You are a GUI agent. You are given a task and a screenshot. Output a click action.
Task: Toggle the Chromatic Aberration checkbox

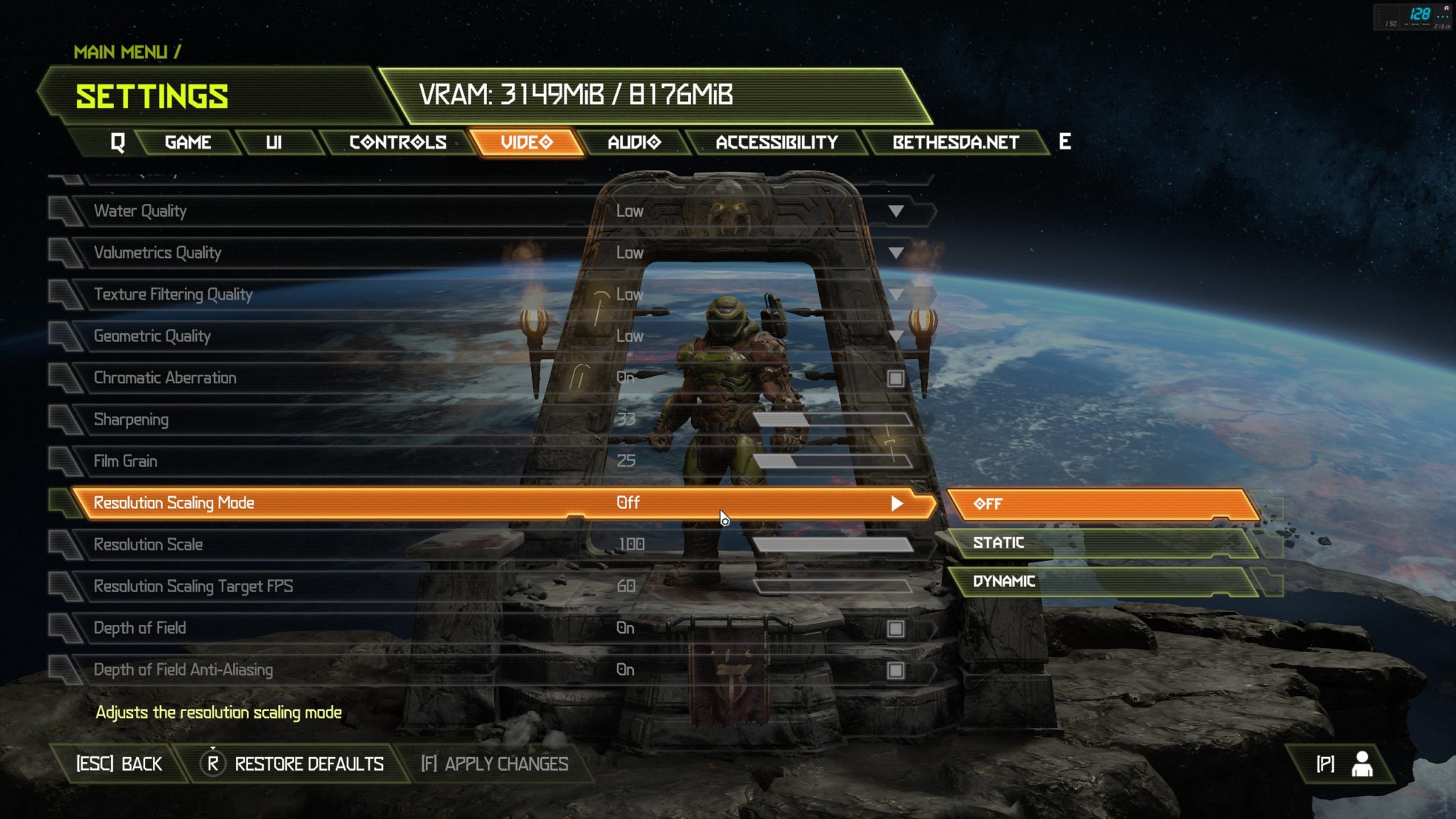click(896, 378)
